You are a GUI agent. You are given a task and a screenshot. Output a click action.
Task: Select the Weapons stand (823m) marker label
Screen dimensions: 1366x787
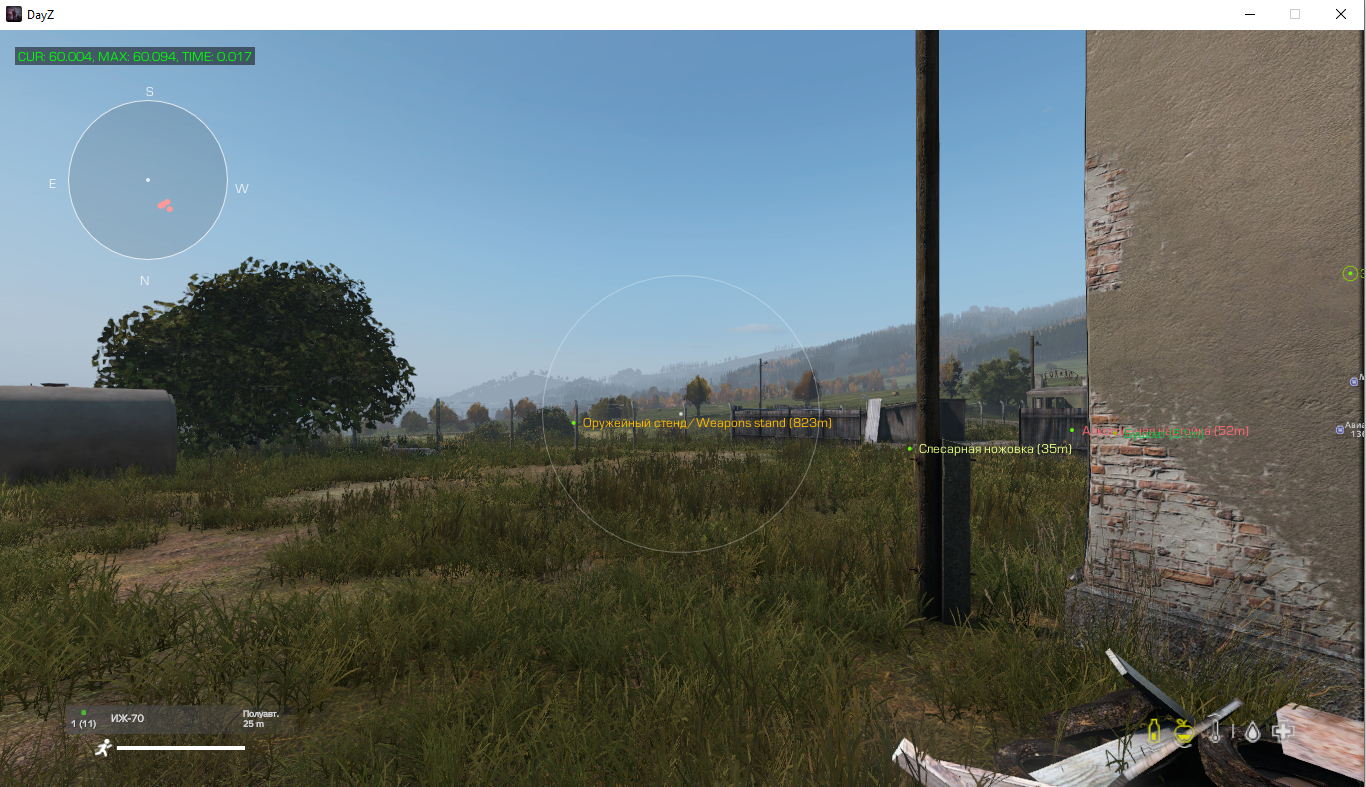click(706, 422)
